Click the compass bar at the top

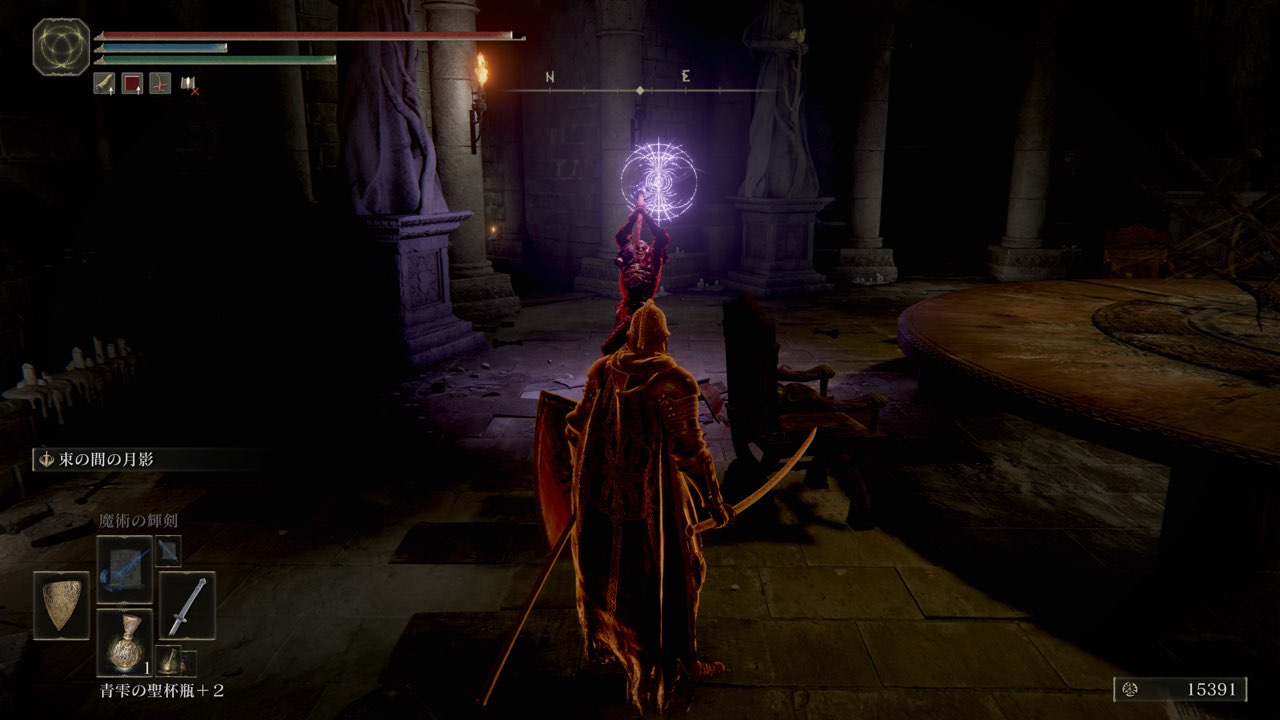click(x=640, y=90)
